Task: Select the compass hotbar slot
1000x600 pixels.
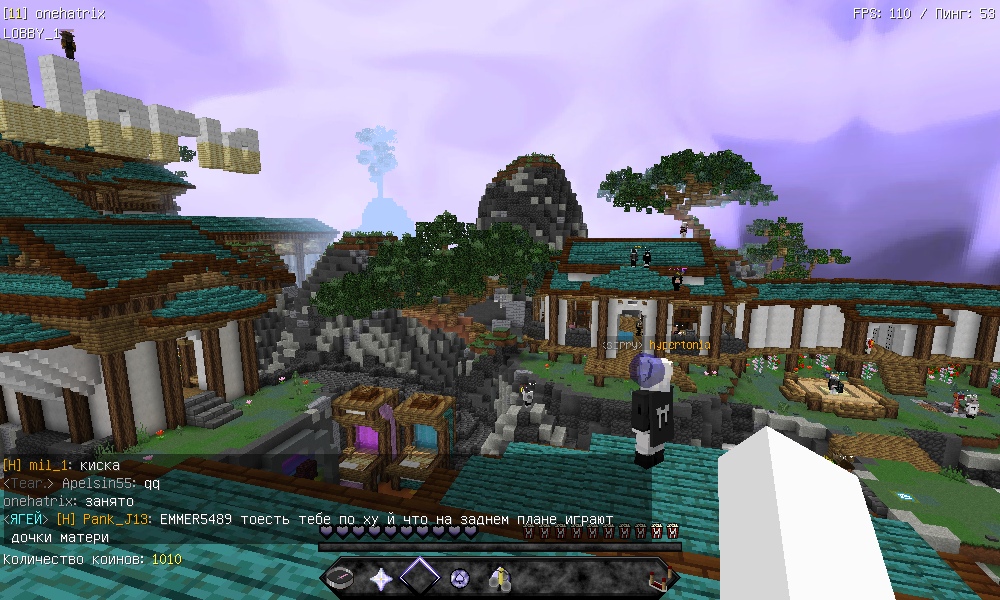Action: (x=342, y=577)
